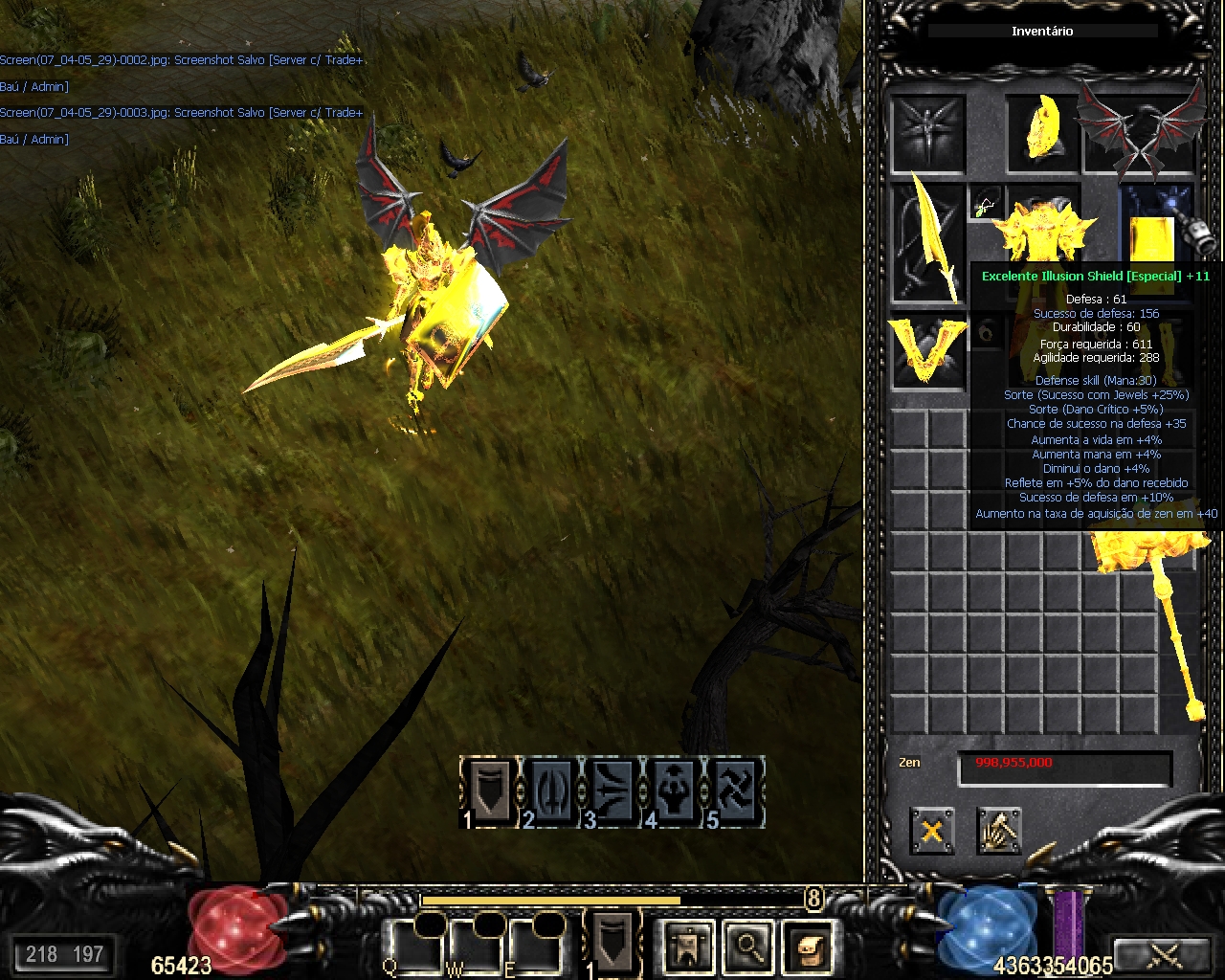Select the small pendant slot beside the spear
The width and height of the screenshot is (1225, 980).
pyautogui.click(x=986, y=203)
